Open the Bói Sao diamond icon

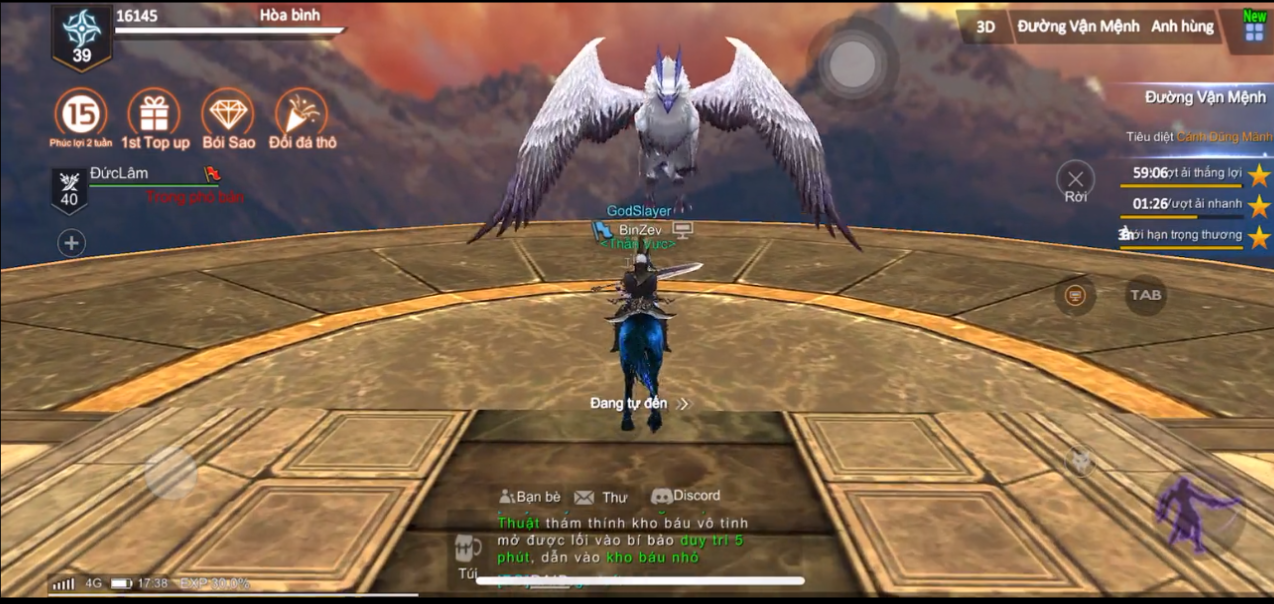coord(228,114)
